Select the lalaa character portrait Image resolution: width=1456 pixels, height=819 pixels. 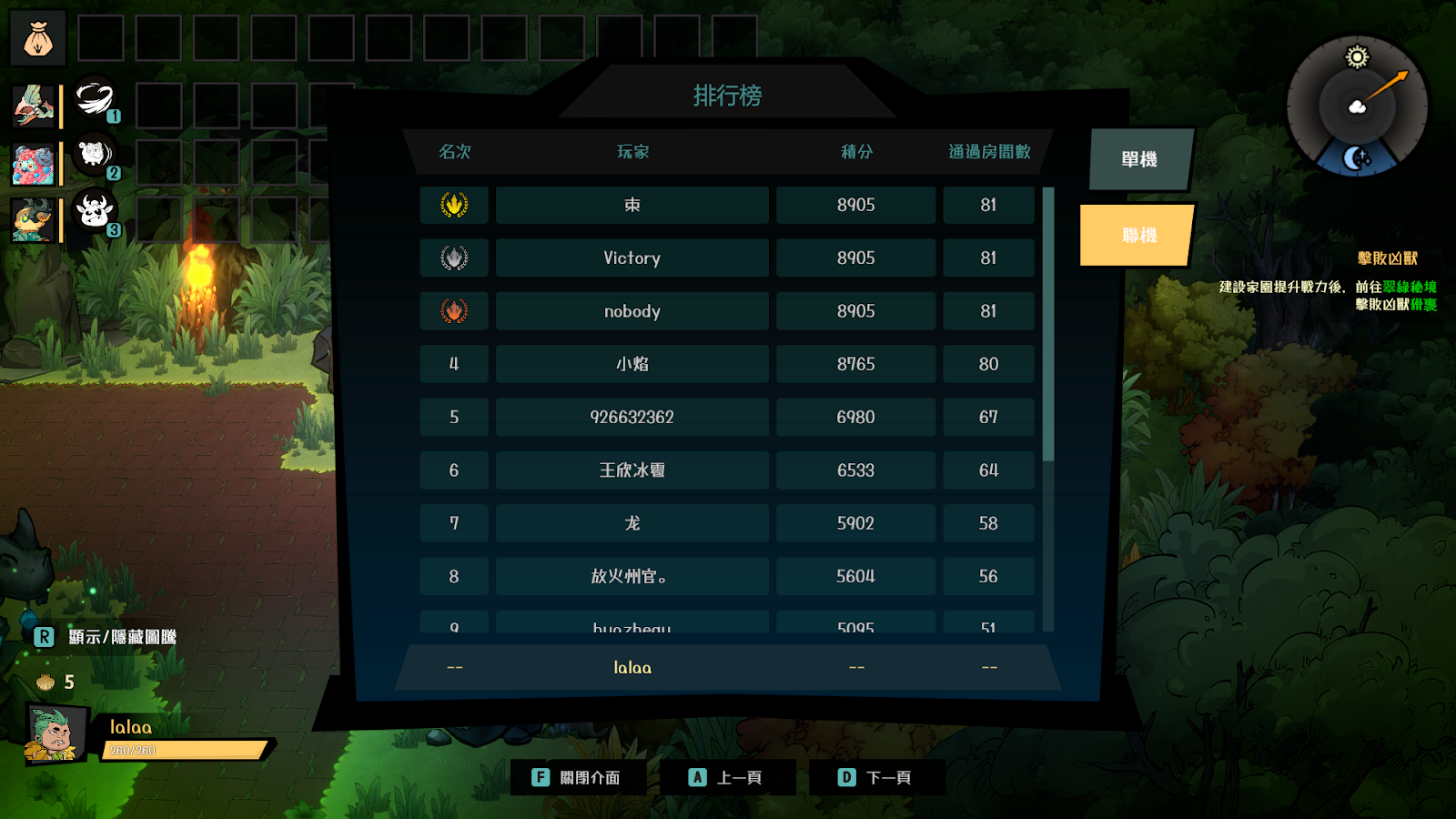(x=56, y=733)
